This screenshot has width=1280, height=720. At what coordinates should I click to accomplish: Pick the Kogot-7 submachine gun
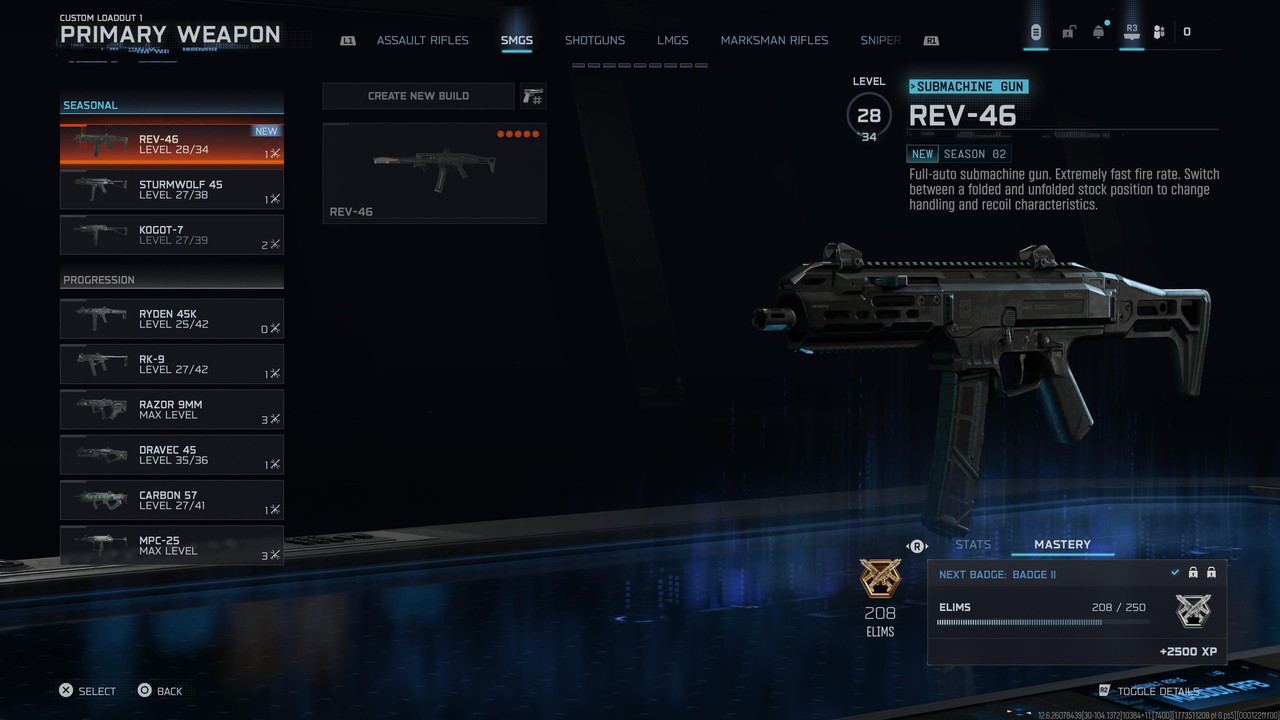pos(172,235)
